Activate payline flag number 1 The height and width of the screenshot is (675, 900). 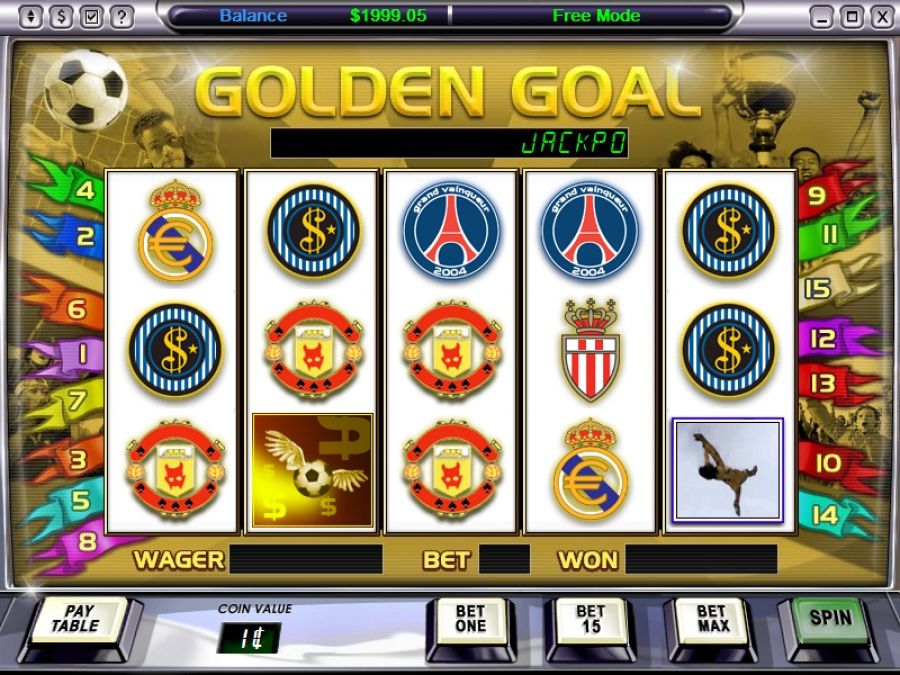pyautogui.click(x=82, y=352)
